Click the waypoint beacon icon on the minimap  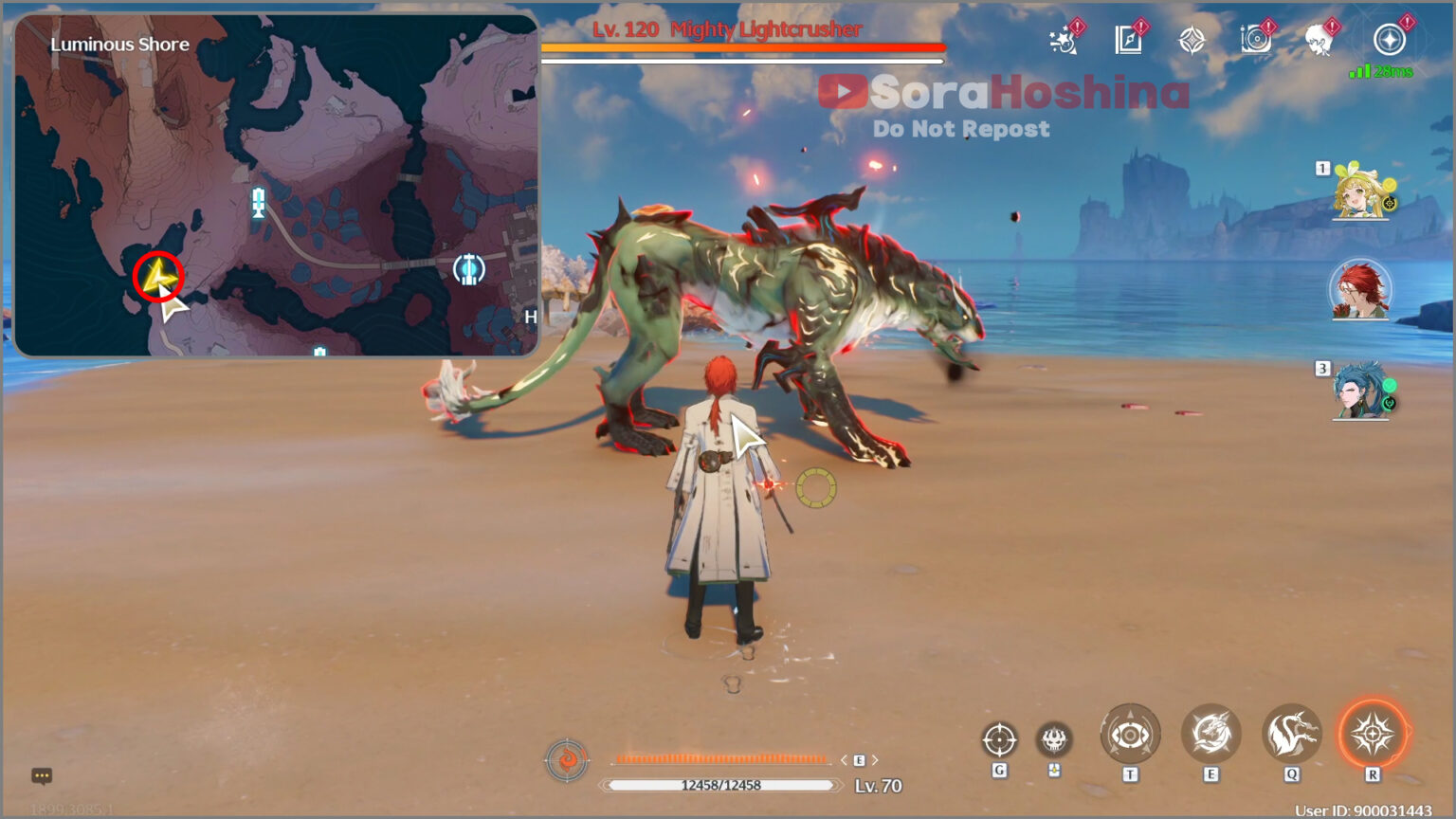[x=256, y=201]
